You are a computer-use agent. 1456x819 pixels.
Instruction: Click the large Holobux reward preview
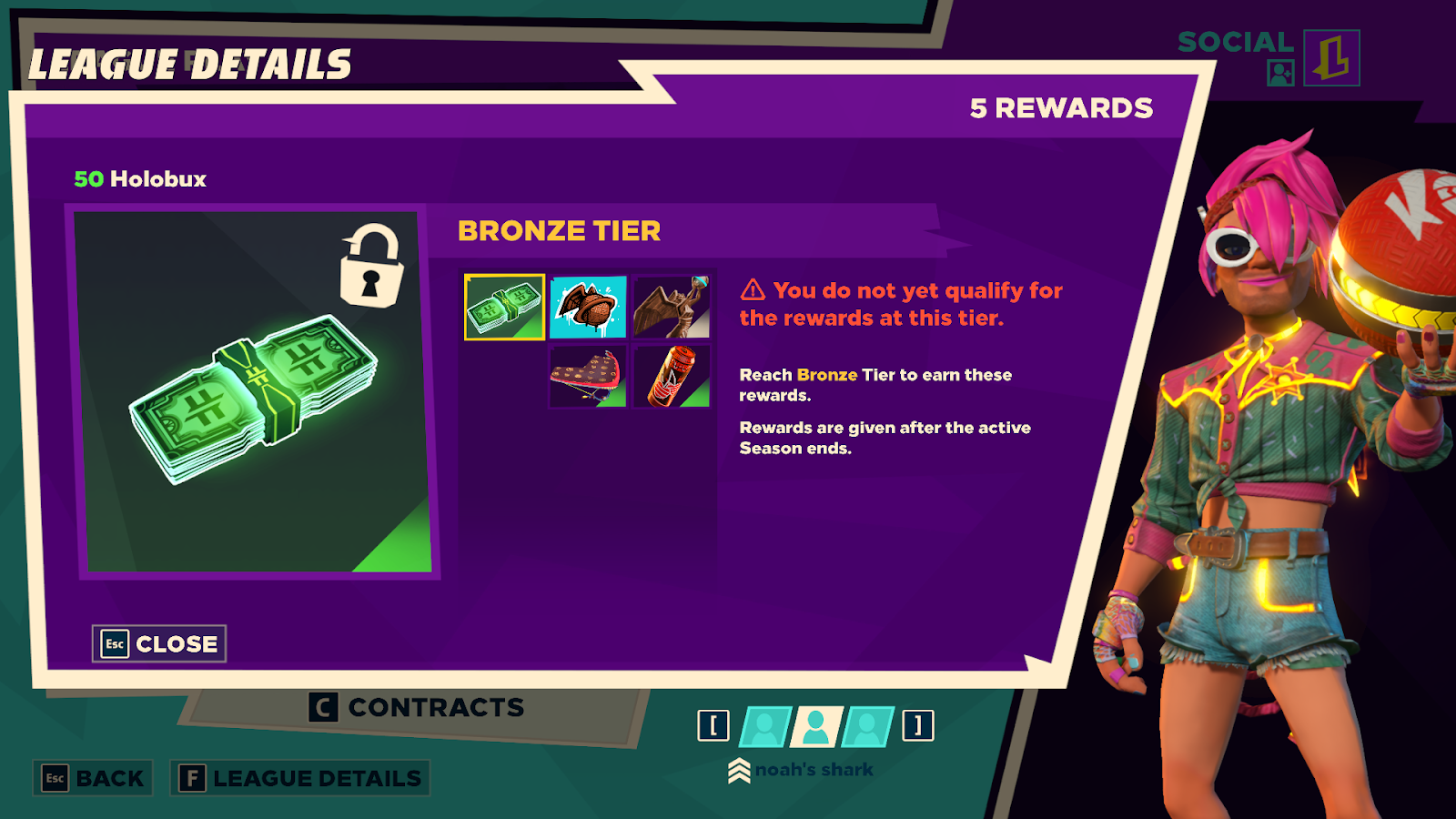[x=255, y=391]
